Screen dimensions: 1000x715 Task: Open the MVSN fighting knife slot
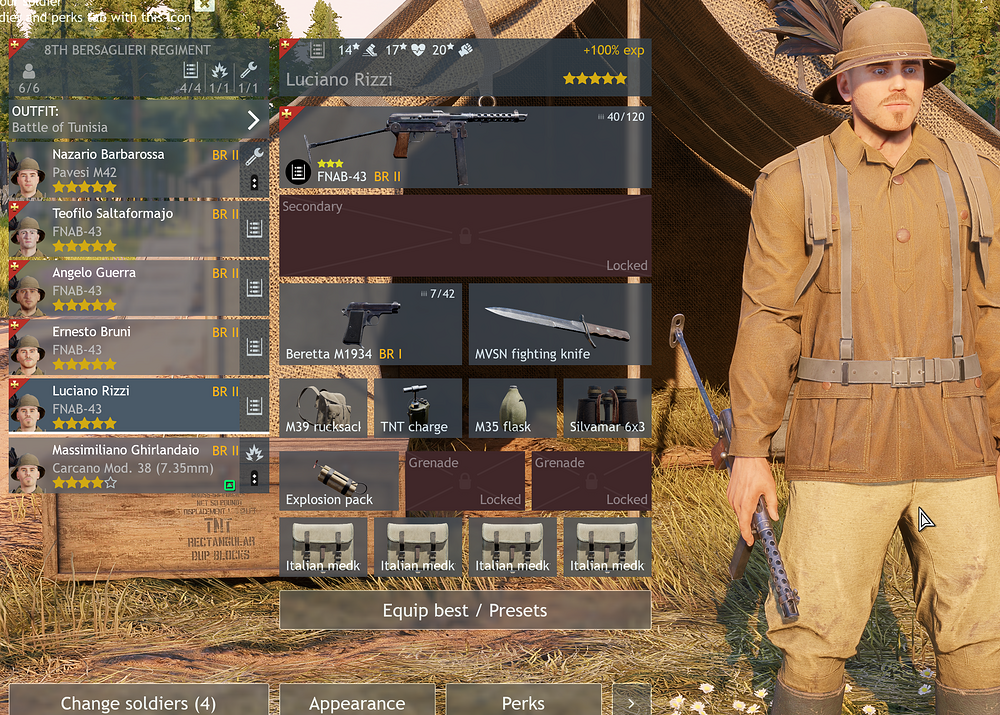pyautogui.click(x=560, y=324)
